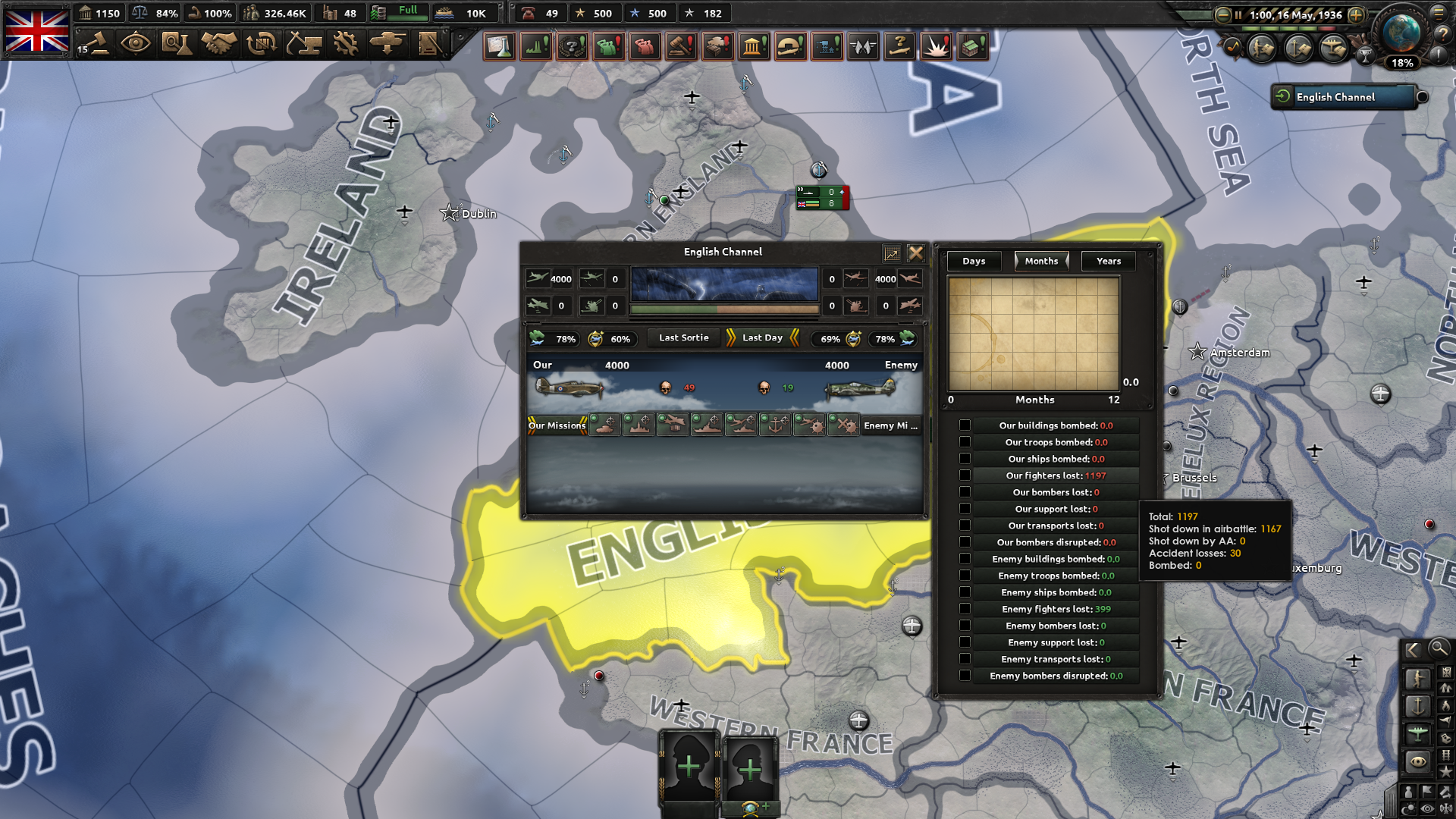Enable the Enemy fighters lost graph checkbox
This screenshot has width=1456, height=819.
click(965, 608)
